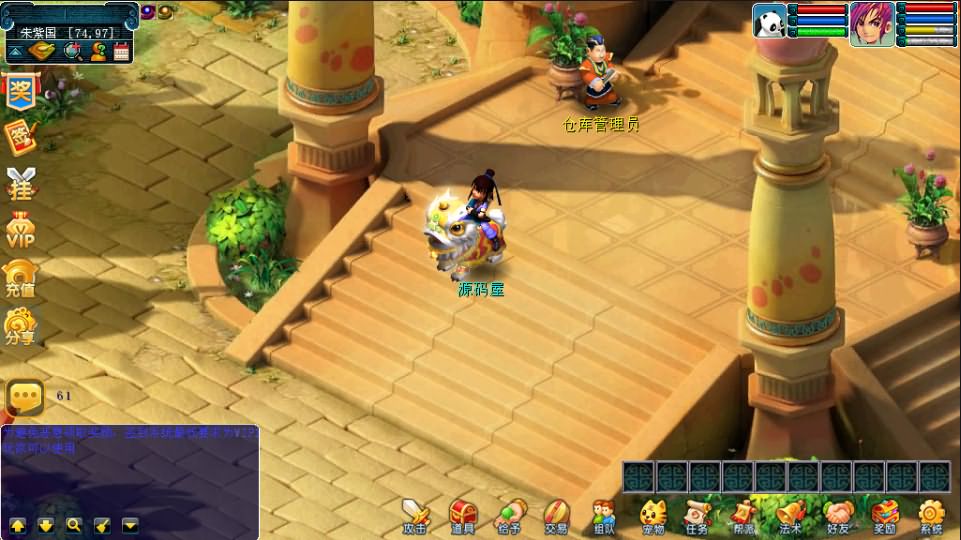Open the 任务 quest scroll
The image size is (961, 540).
(697, 516)
